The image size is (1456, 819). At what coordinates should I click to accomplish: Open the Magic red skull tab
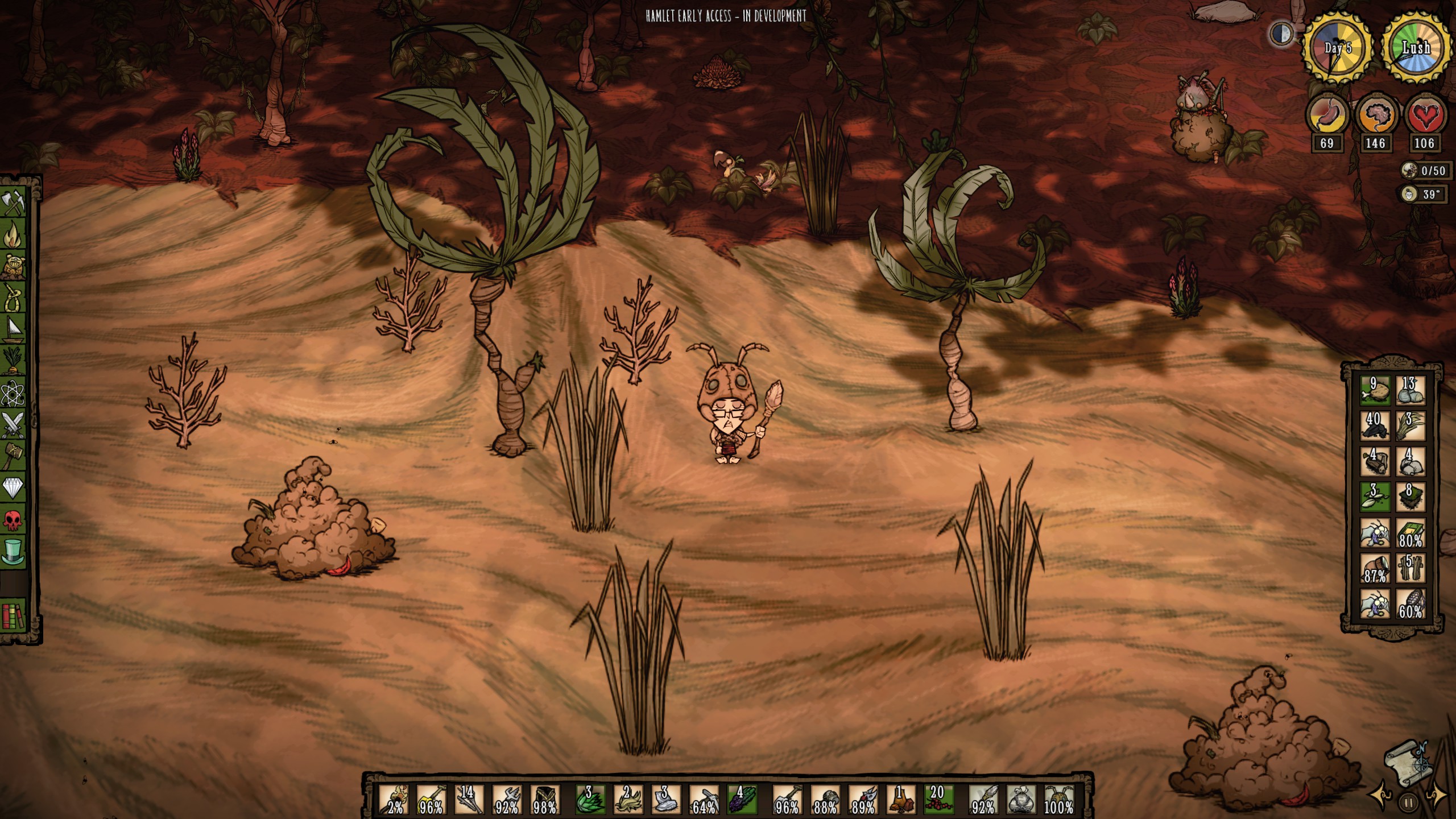click(14, 519)
